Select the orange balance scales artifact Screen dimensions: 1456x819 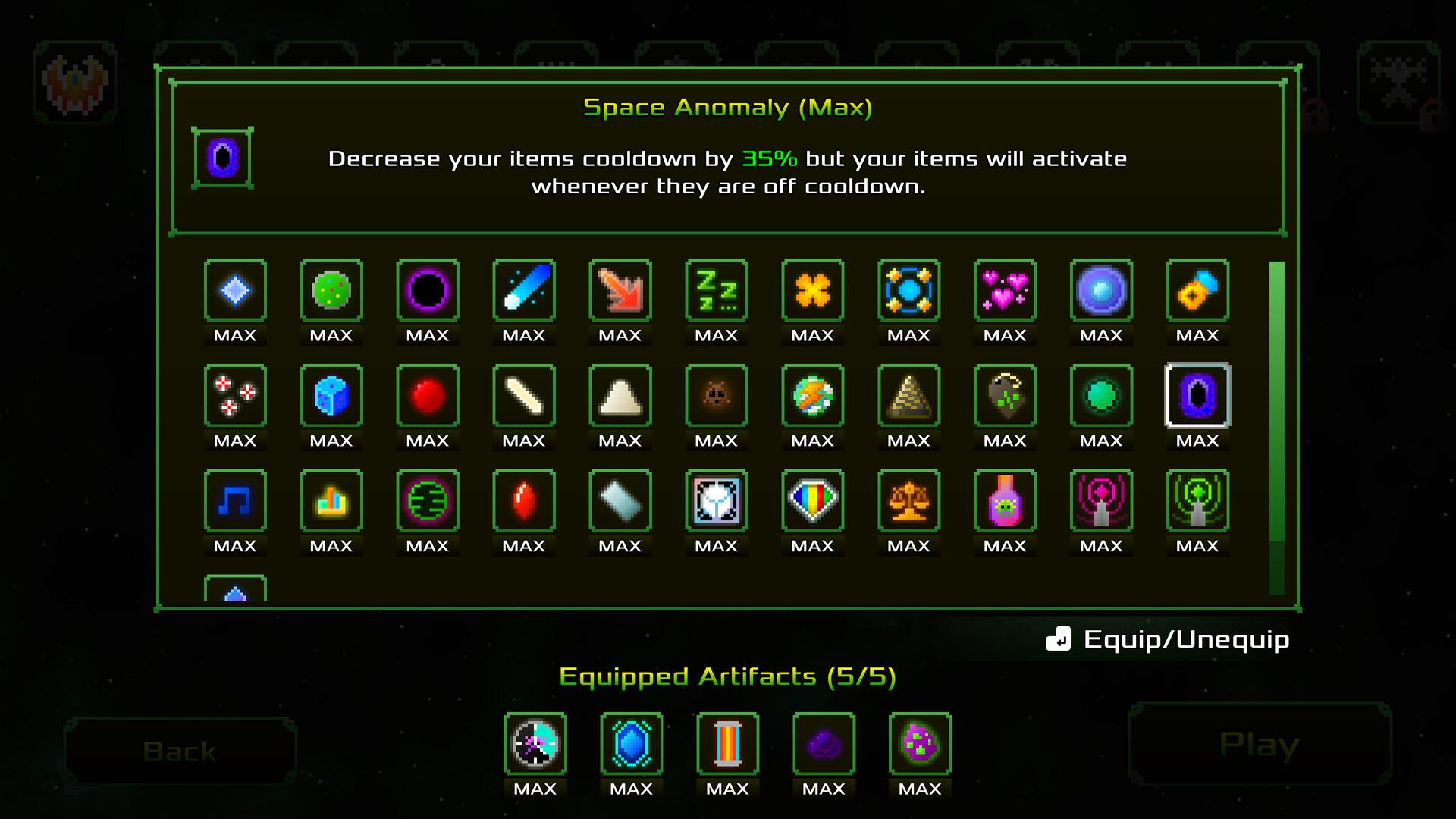(908, 501)
